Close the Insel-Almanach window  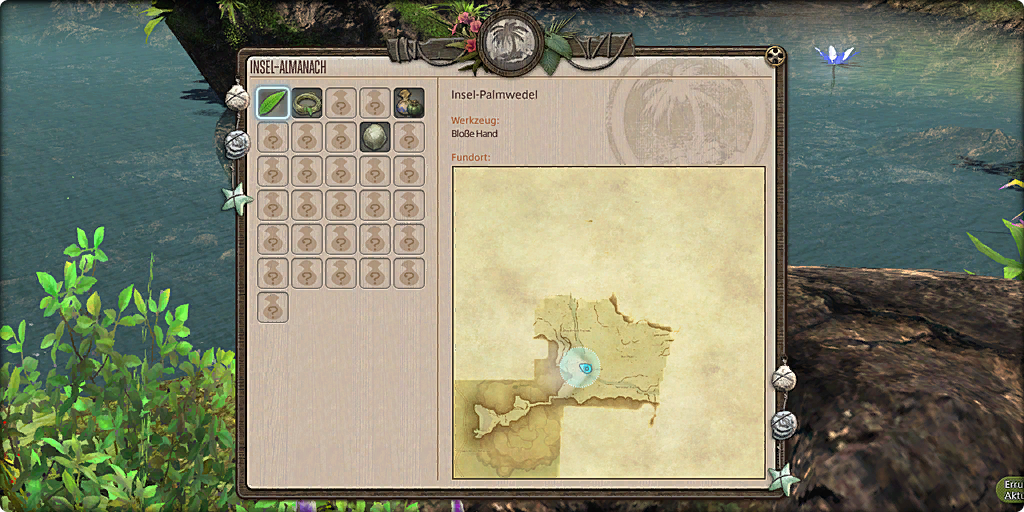point(773,54)
